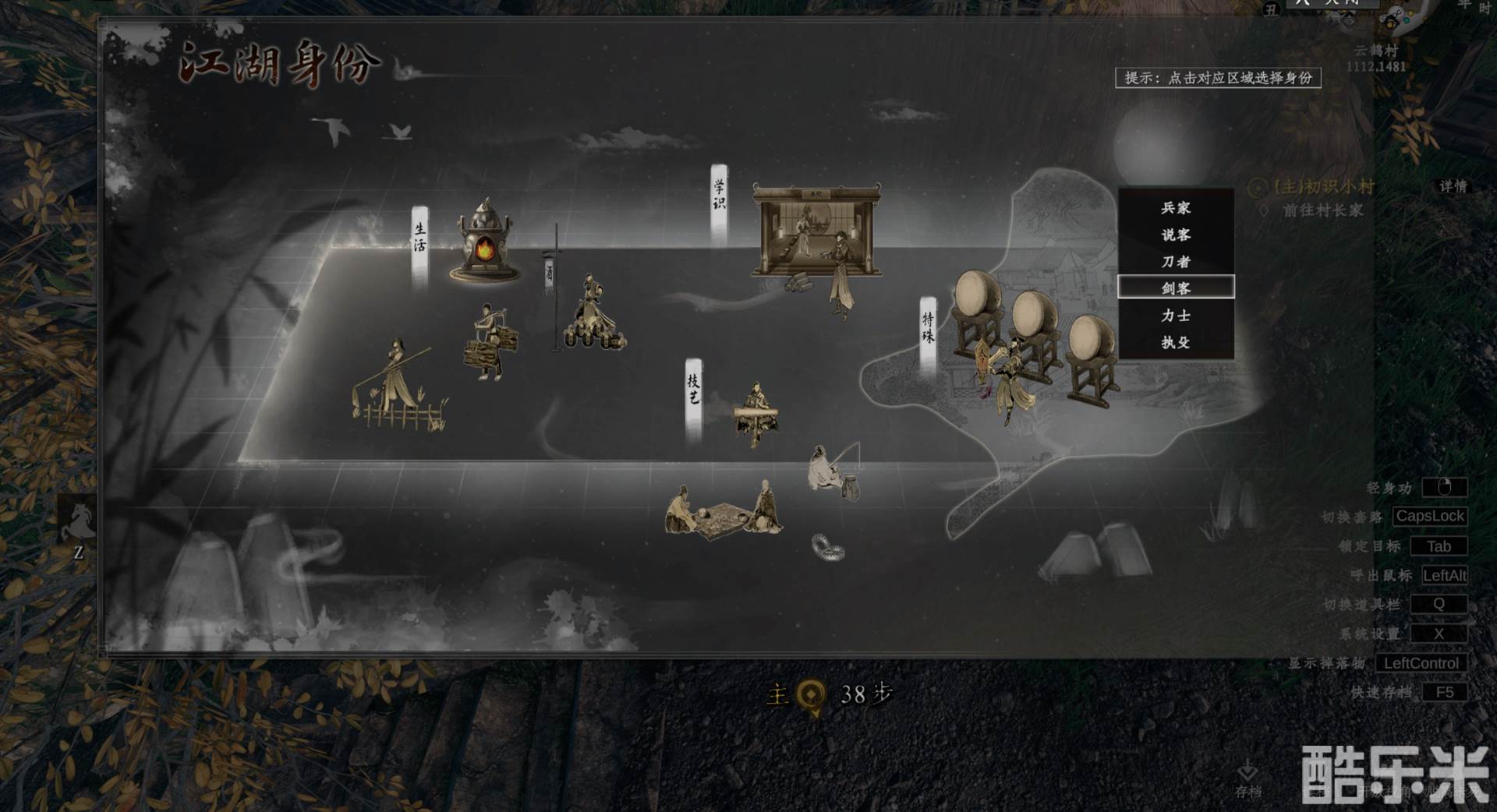Select the 说客 identity option
The height and width of the screenshot is (812, 1497).
point(1175,235)
